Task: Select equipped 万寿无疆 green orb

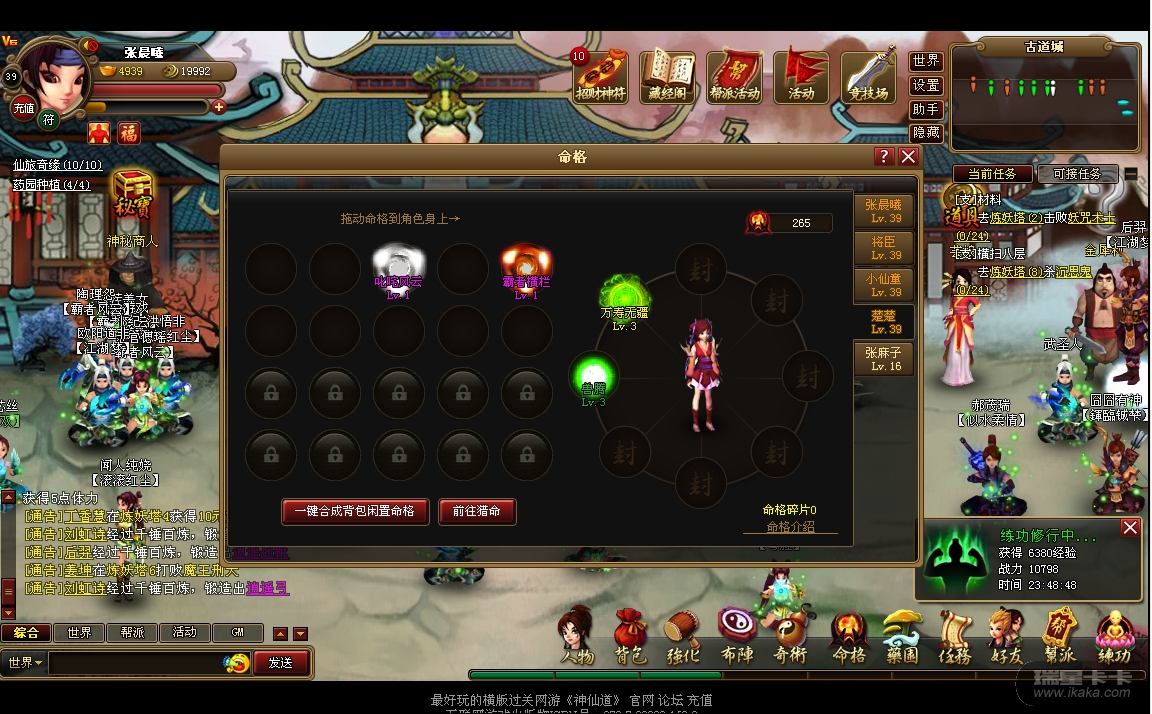Action: tap(624, 296)
